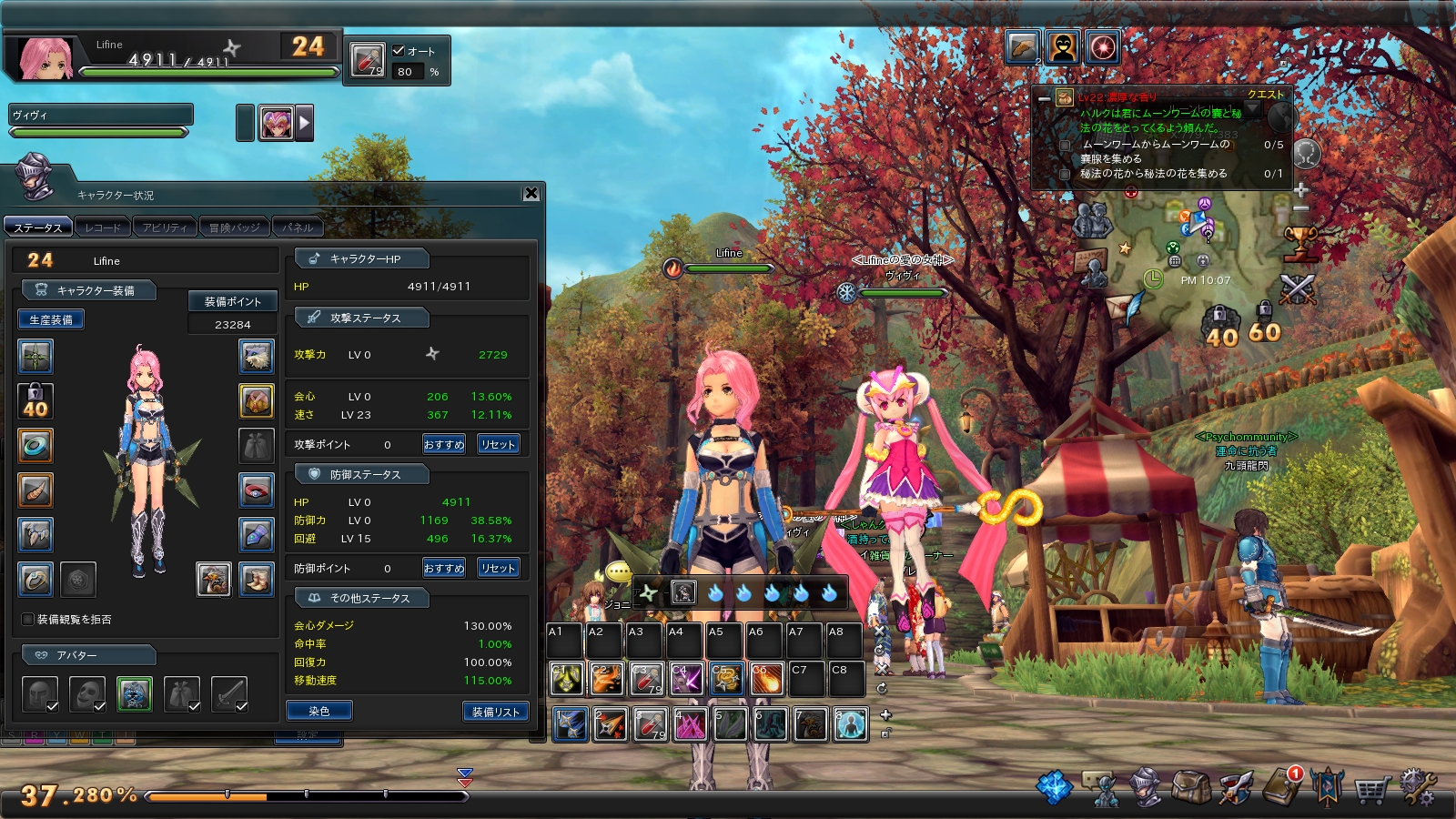Click the 生産装備 button
Viewport: 1456px width, 819px height.
click(x=51, y=319)
